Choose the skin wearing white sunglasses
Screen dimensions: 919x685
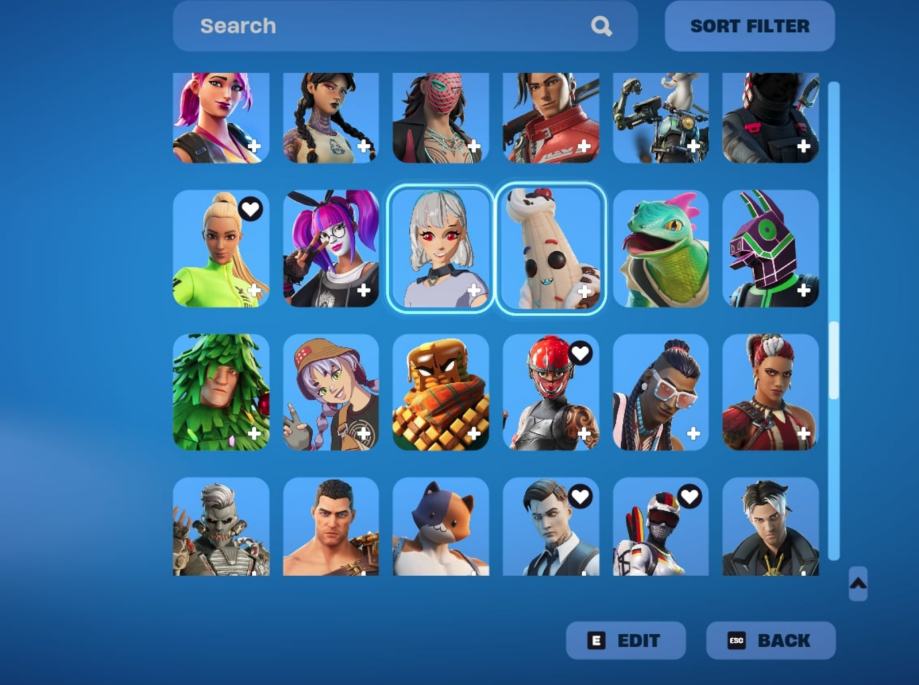pos(661,392)
